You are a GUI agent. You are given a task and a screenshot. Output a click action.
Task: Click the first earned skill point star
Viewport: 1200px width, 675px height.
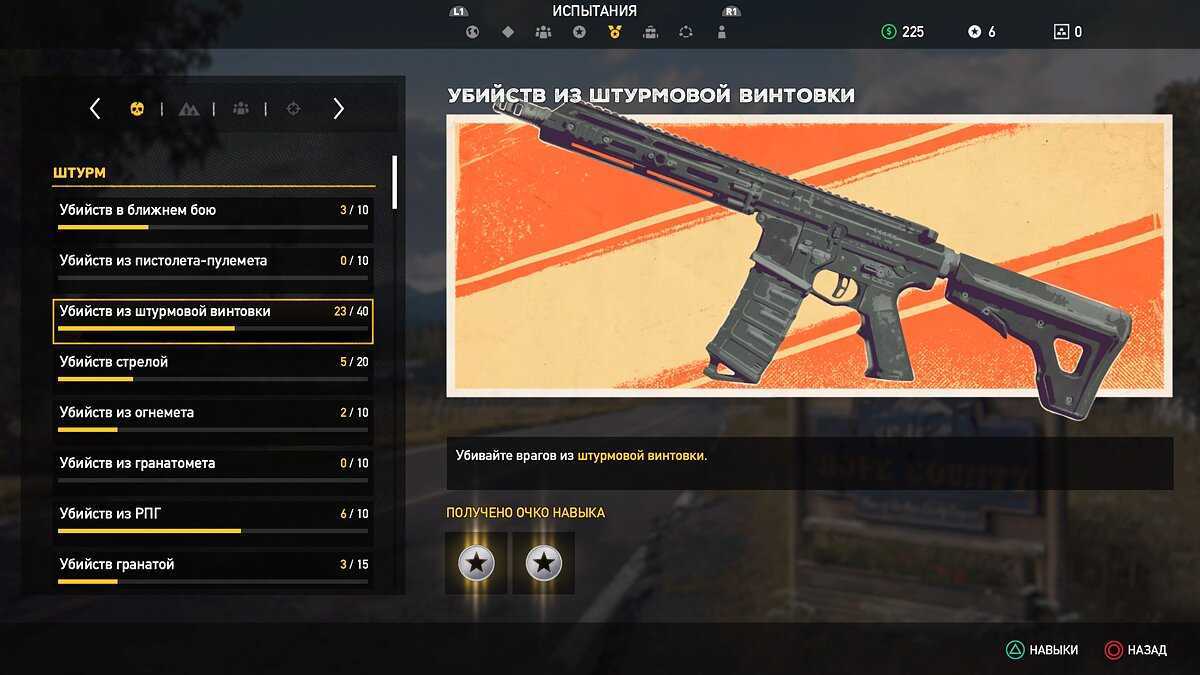(x=476, y=563)
